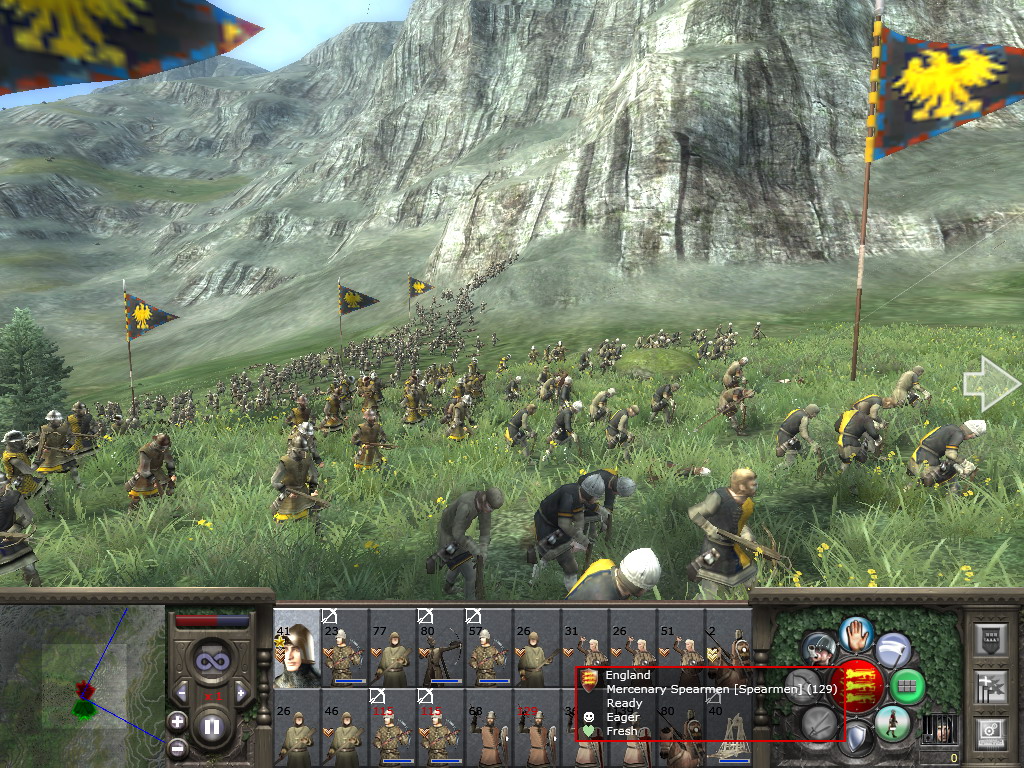Activate the halt order hand icon
The width and height of the screenshot is (1024, 768).
coord(857,632)
